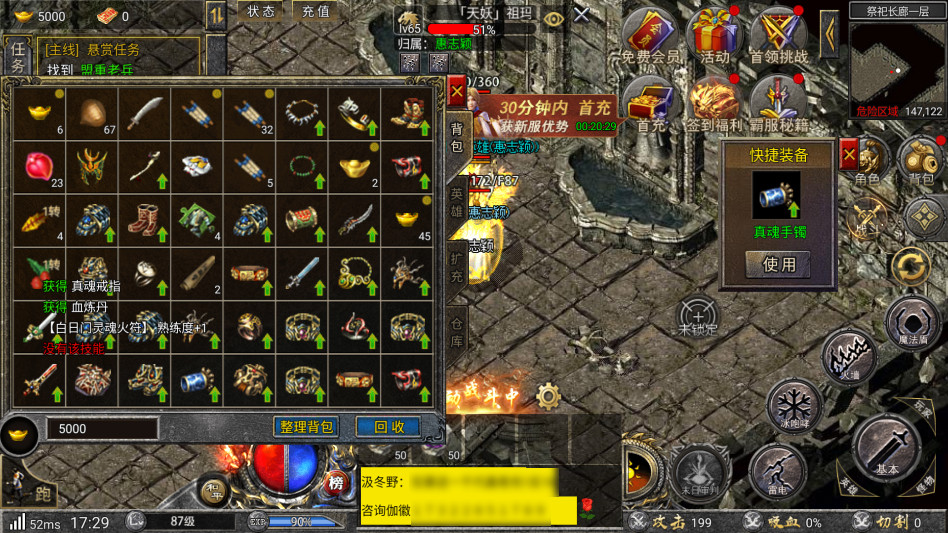
Task: Open the 免费会员 free membership icon
Action: pyautogui.click(x=650, y=38)
